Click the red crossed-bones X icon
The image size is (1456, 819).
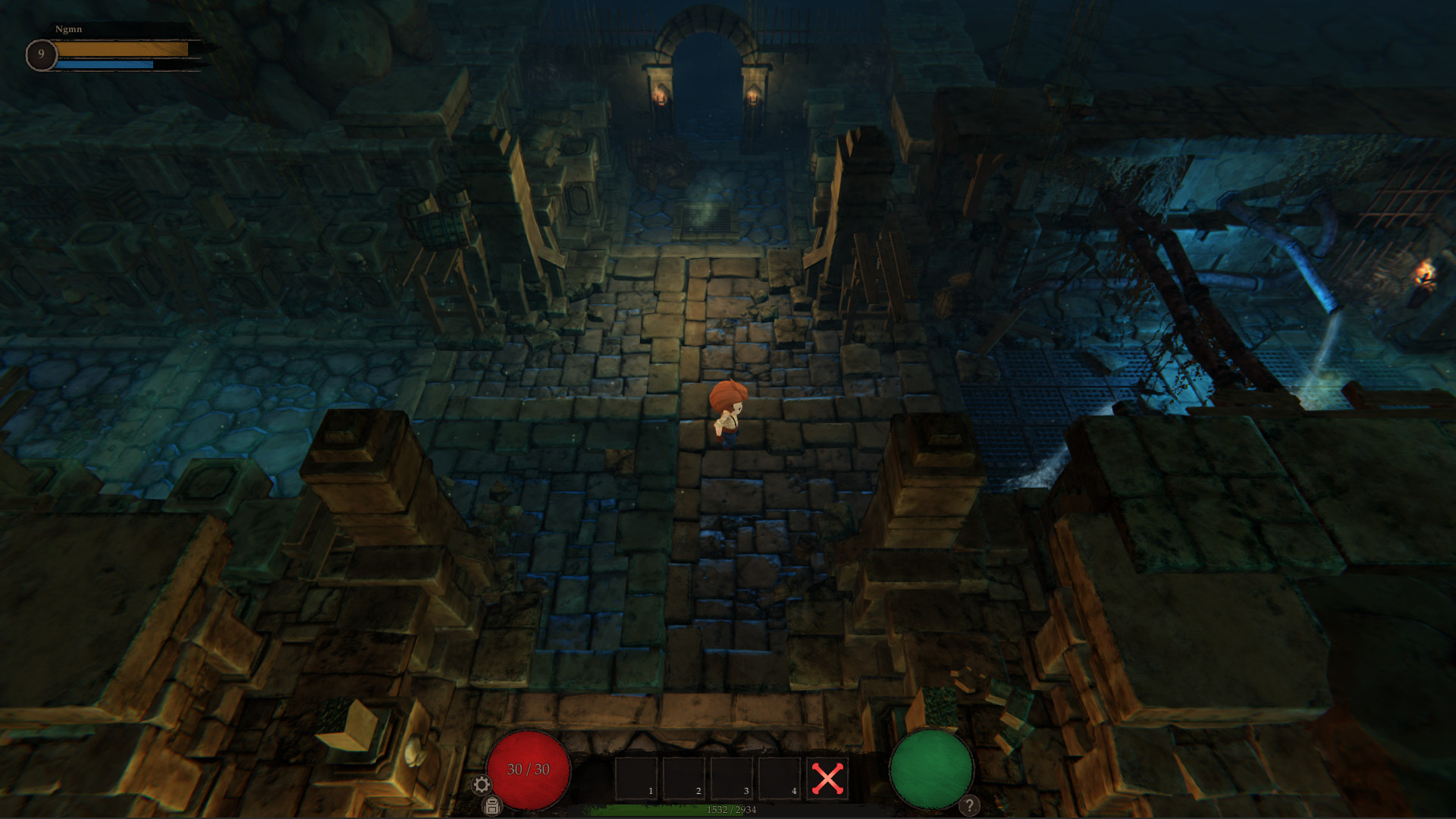pyautogui.click(x=827, y=776)
